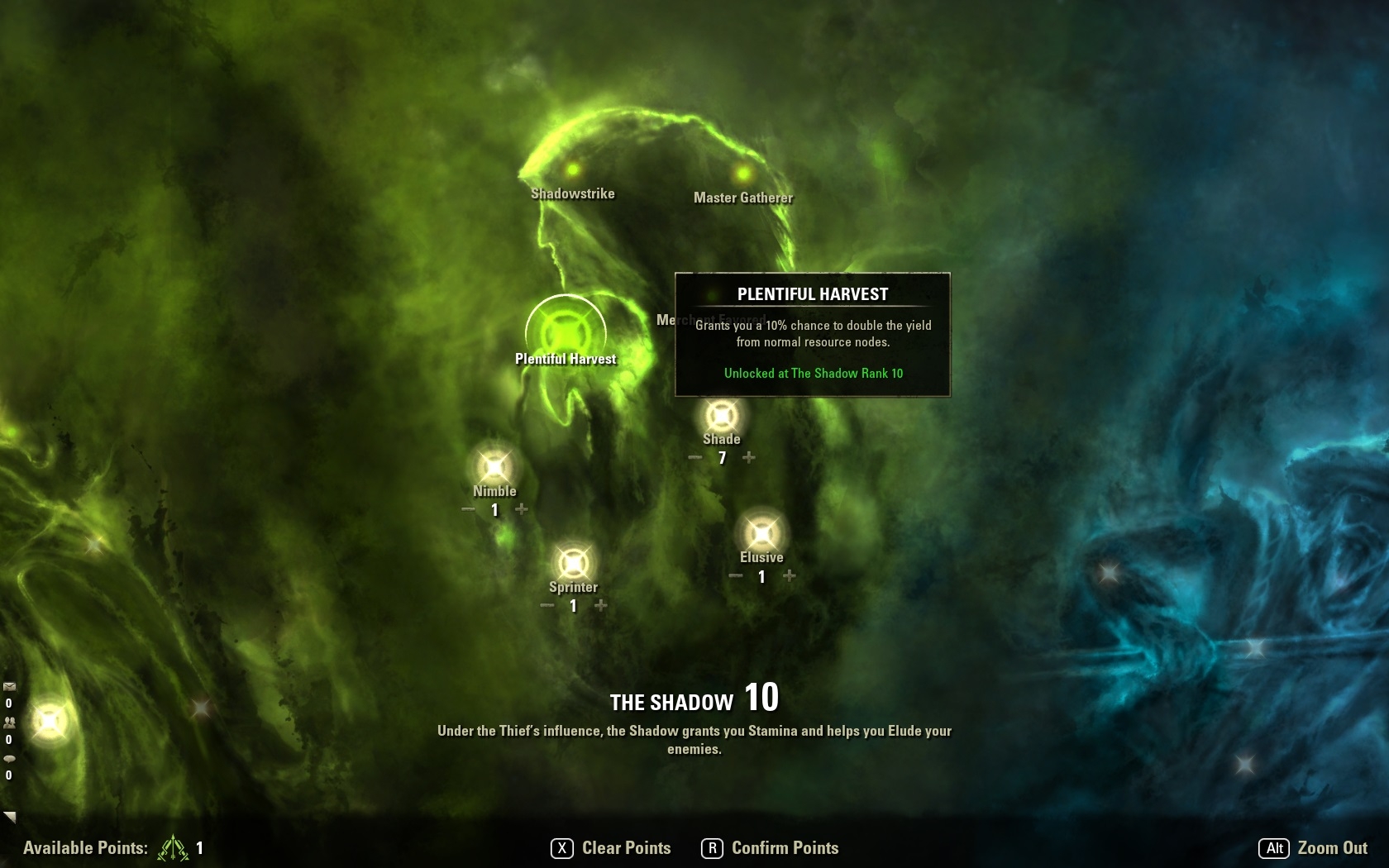Add a point to Shade
This screenshot has width=1389, height=868.
(748, 457)
